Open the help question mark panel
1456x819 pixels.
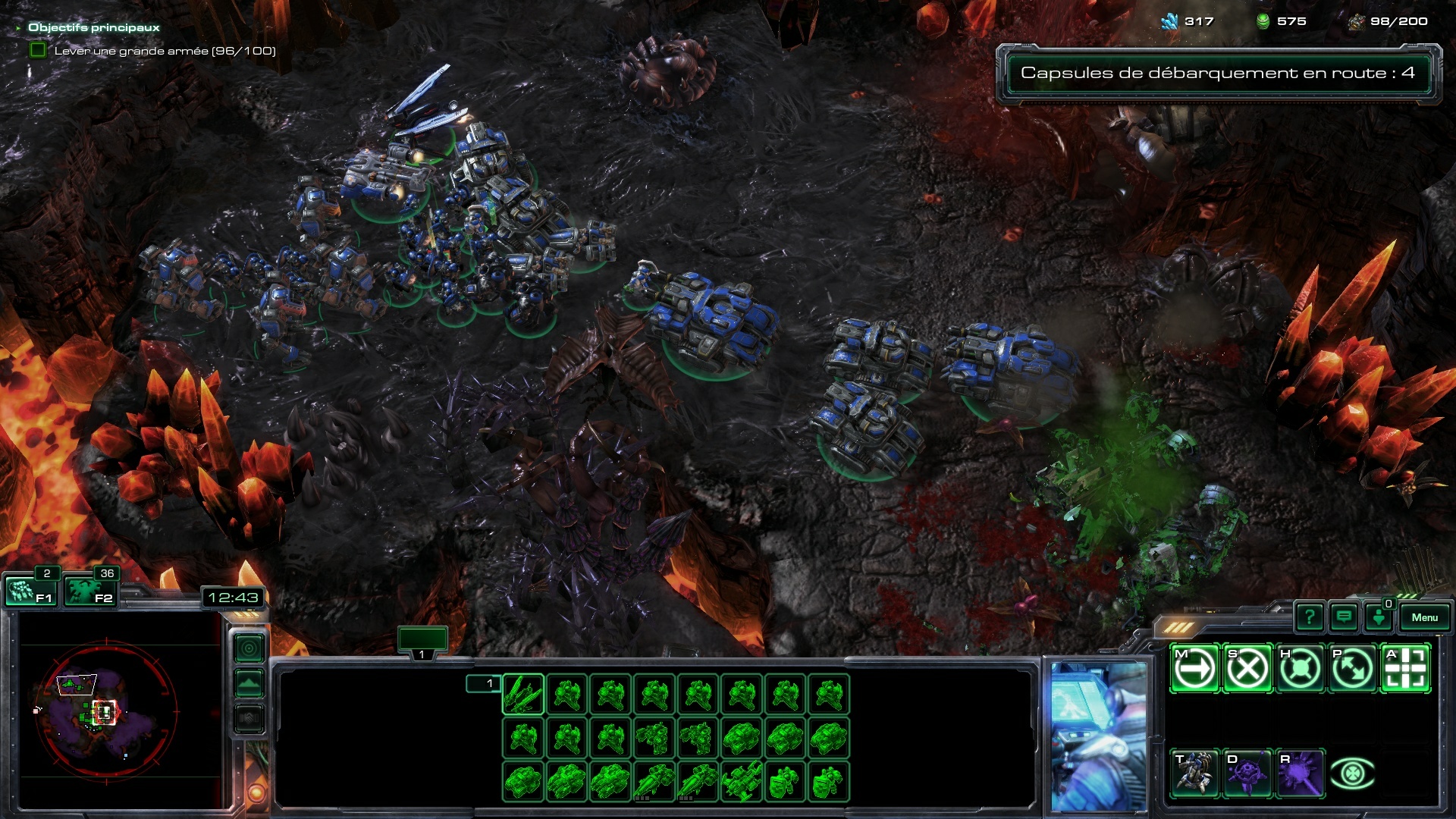coord(1310,617)
